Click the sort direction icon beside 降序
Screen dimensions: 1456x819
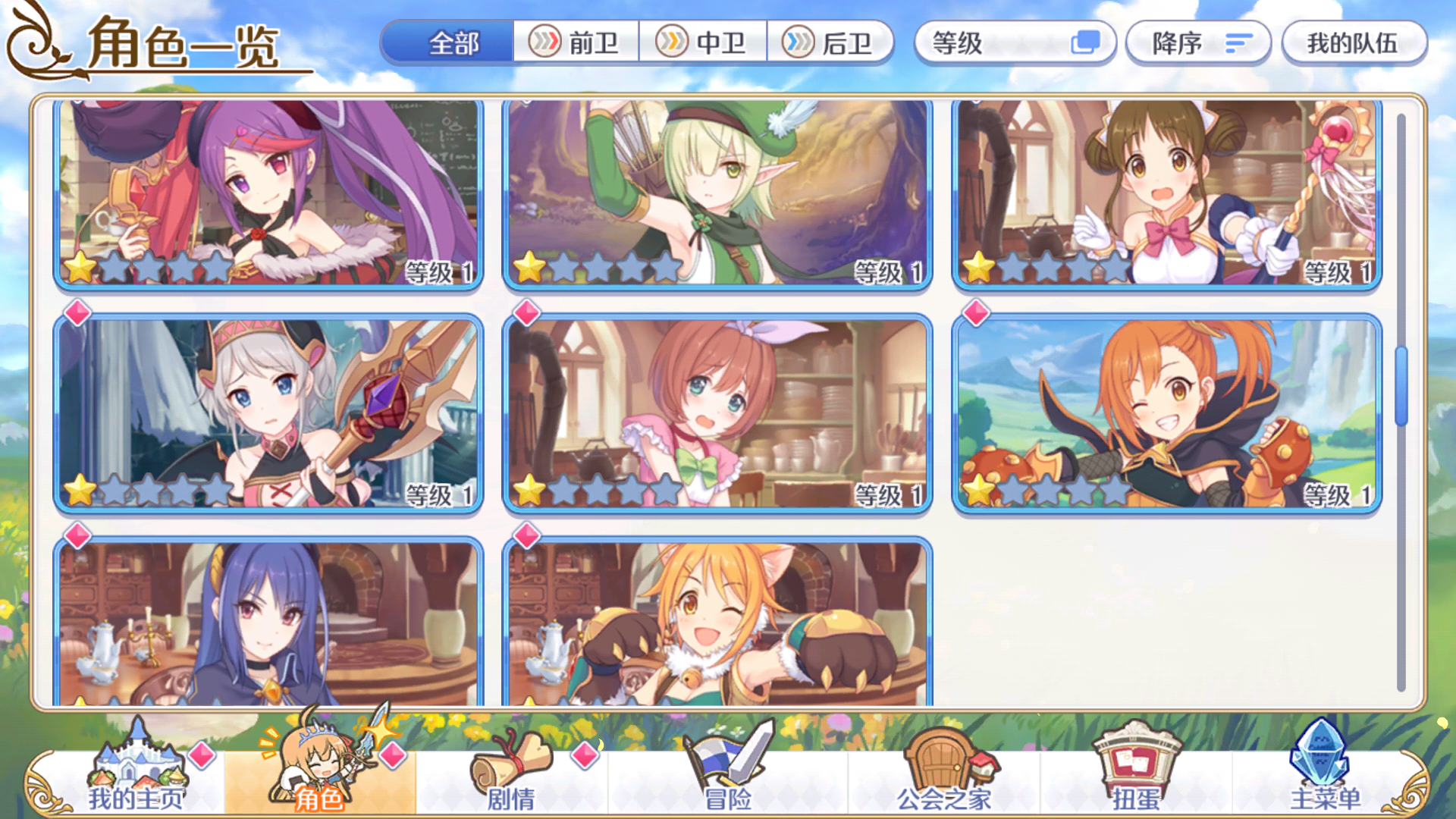click(x=1238, y=43)
